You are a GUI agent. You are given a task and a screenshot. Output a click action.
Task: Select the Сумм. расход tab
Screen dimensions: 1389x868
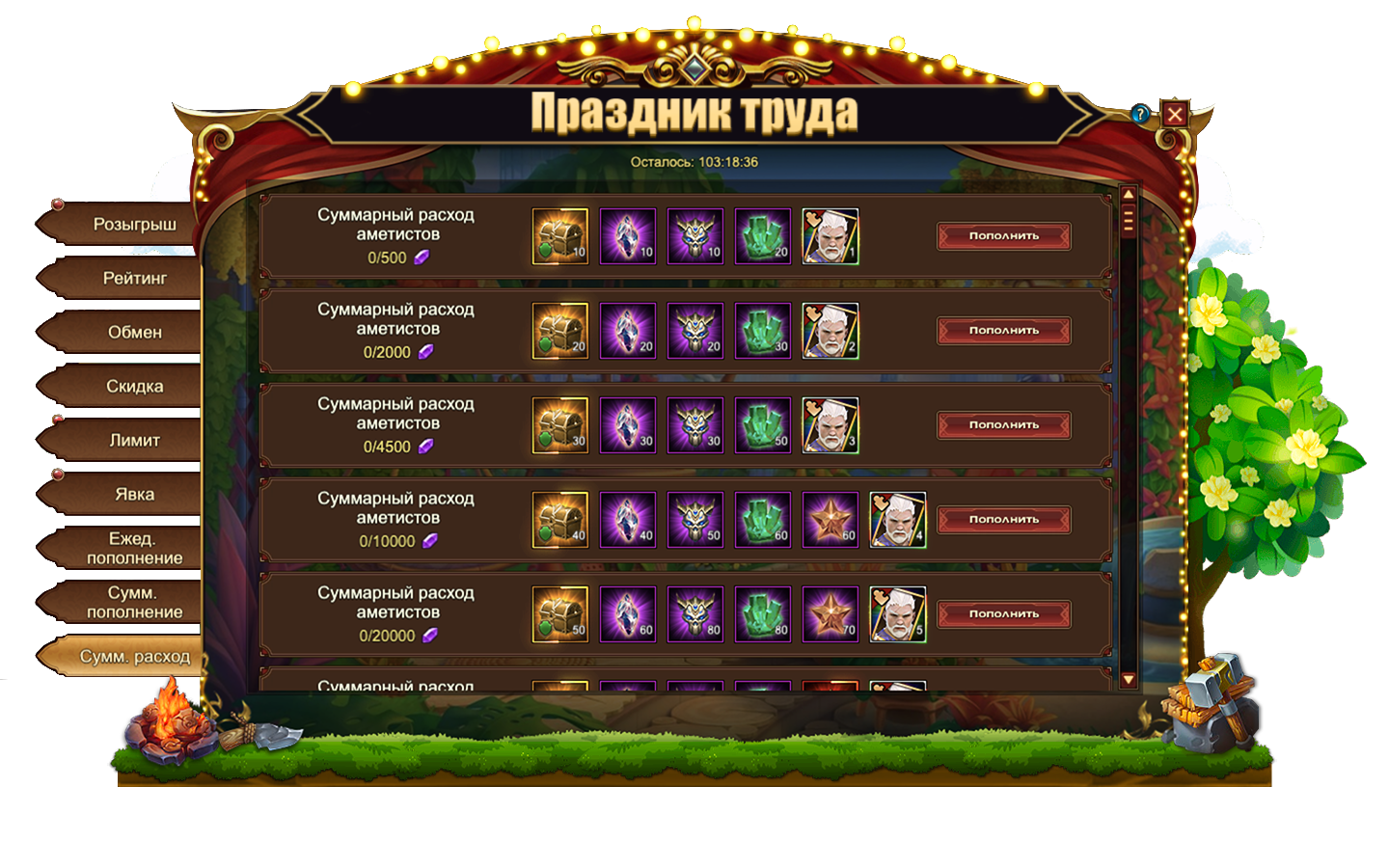[134, 657]
